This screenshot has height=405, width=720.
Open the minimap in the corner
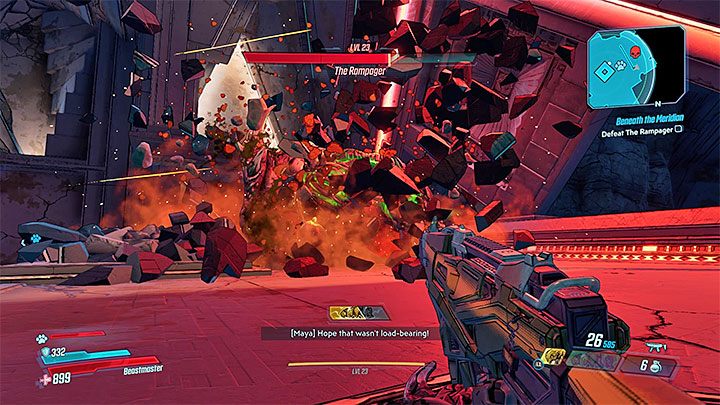pos(636,67)
